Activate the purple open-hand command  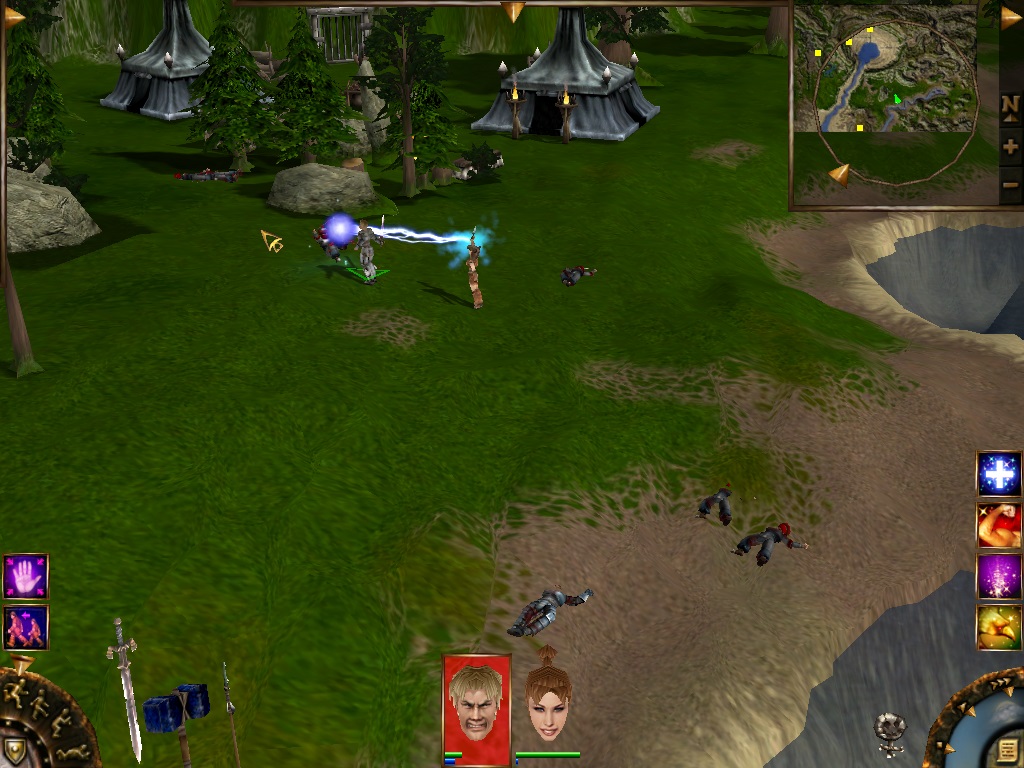25,576
